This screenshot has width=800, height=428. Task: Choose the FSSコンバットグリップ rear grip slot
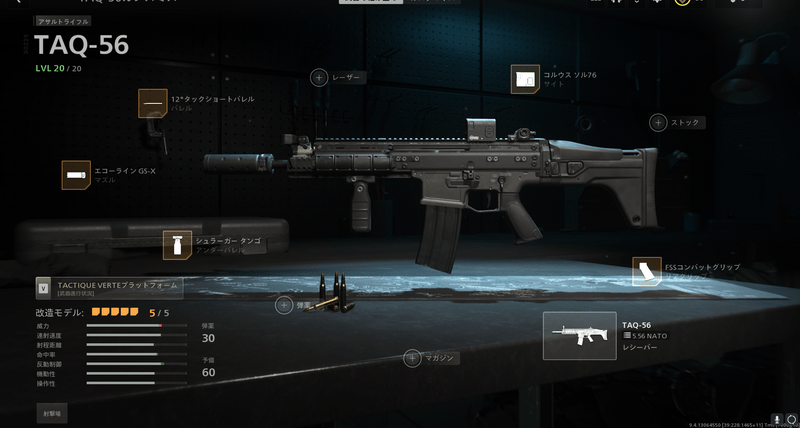[647, 271]
